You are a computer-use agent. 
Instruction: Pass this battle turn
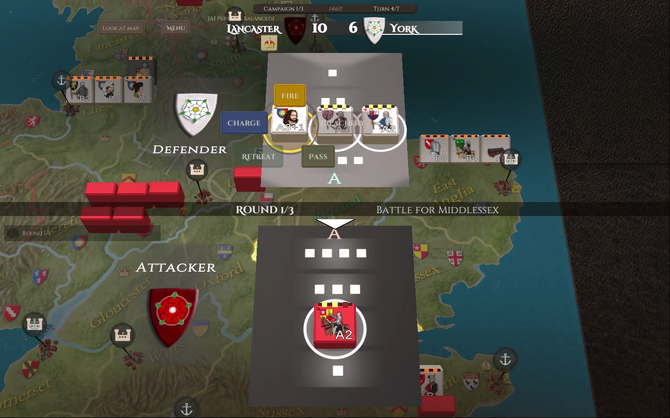tap(318, 156)
